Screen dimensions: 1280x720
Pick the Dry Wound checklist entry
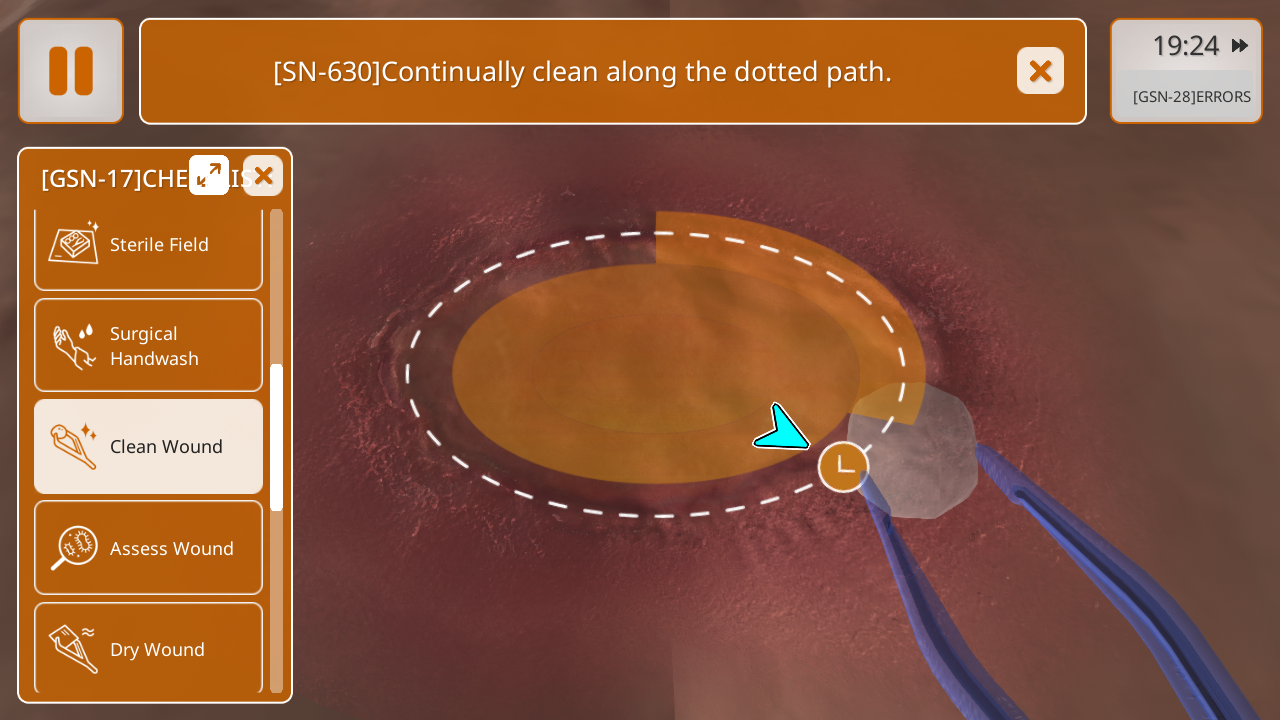coord(148,648)
